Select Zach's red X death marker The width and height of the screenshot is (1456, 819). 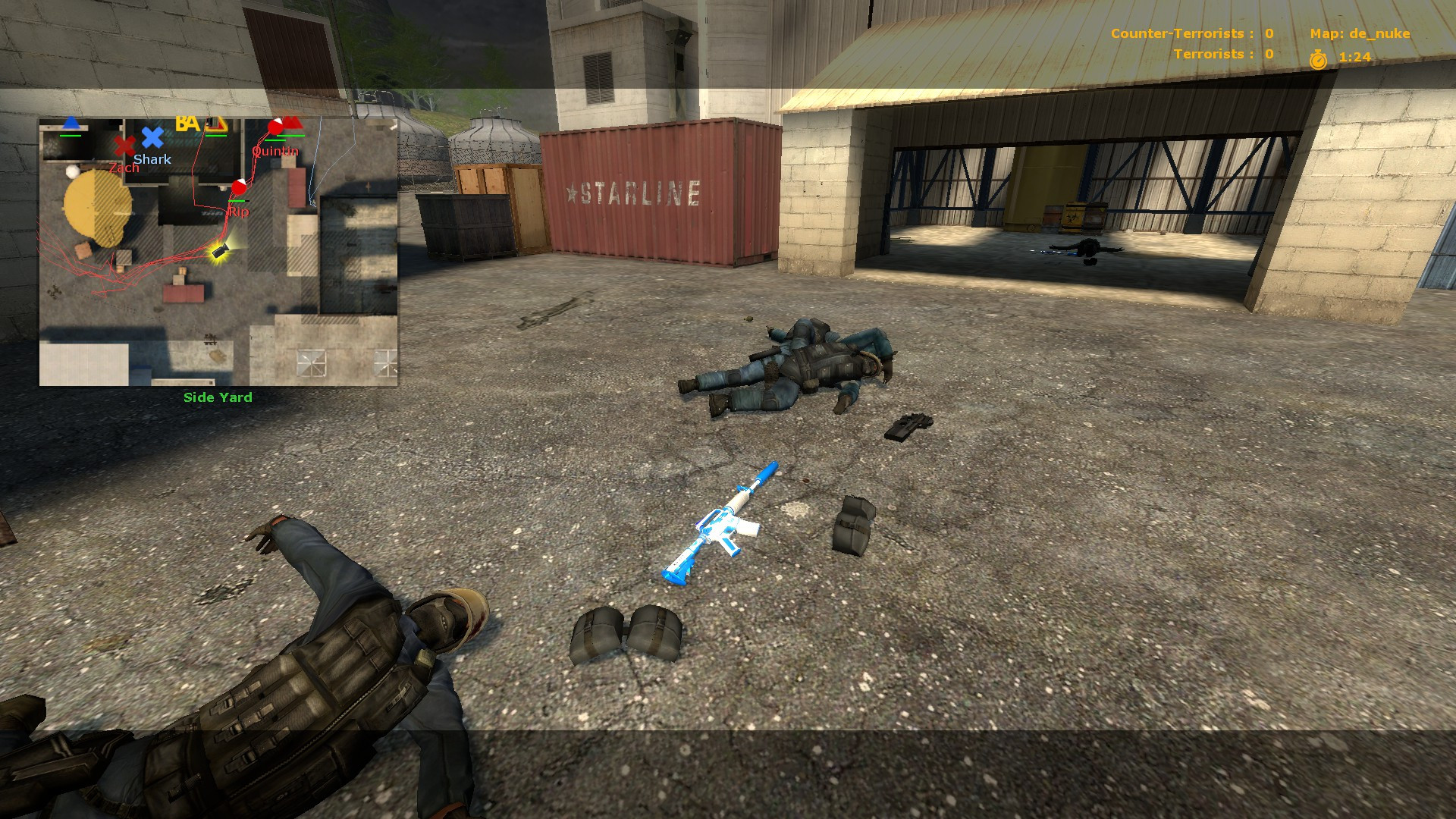click(124, 145)
